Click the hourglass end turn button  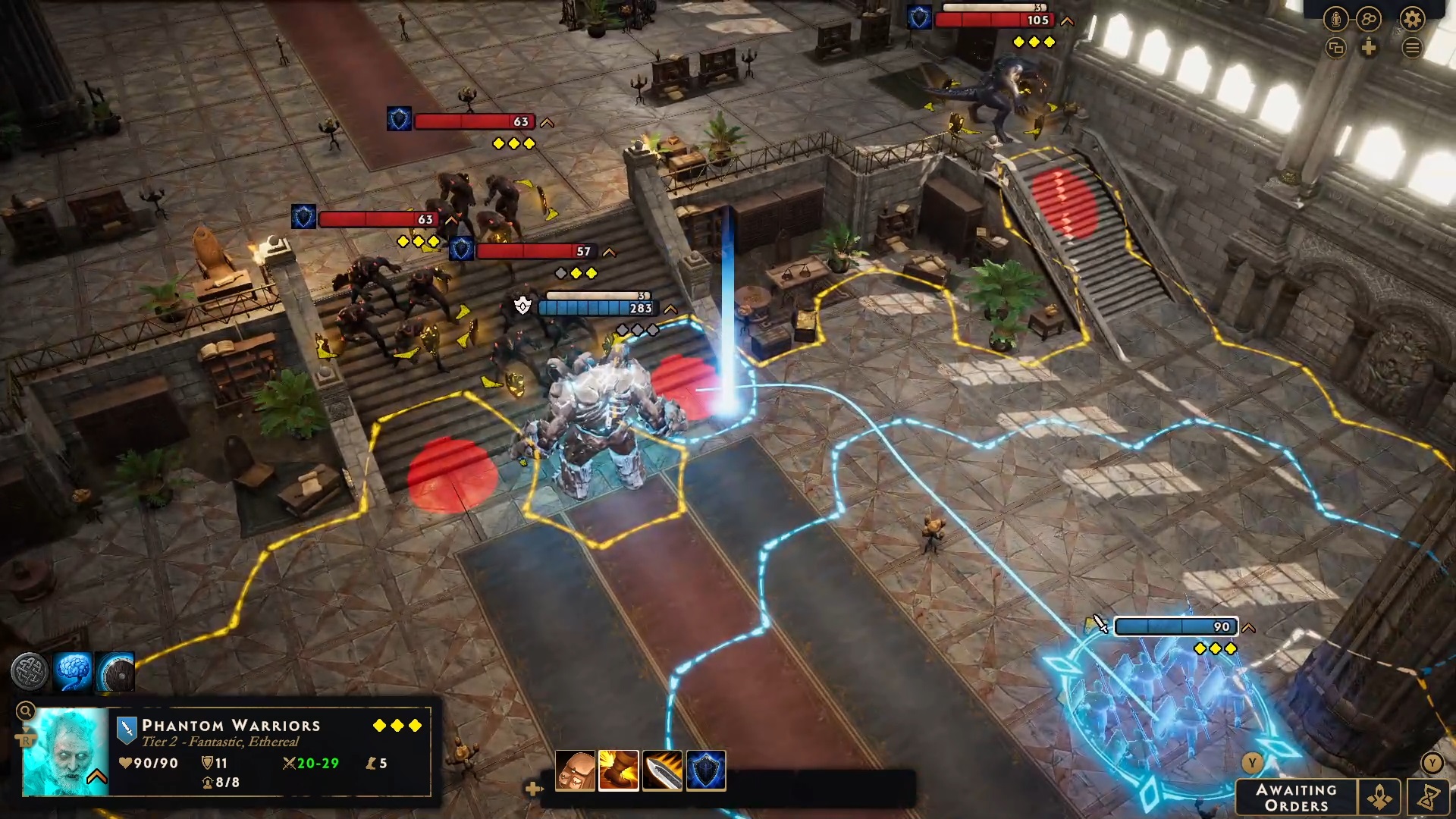[1430, 798]
